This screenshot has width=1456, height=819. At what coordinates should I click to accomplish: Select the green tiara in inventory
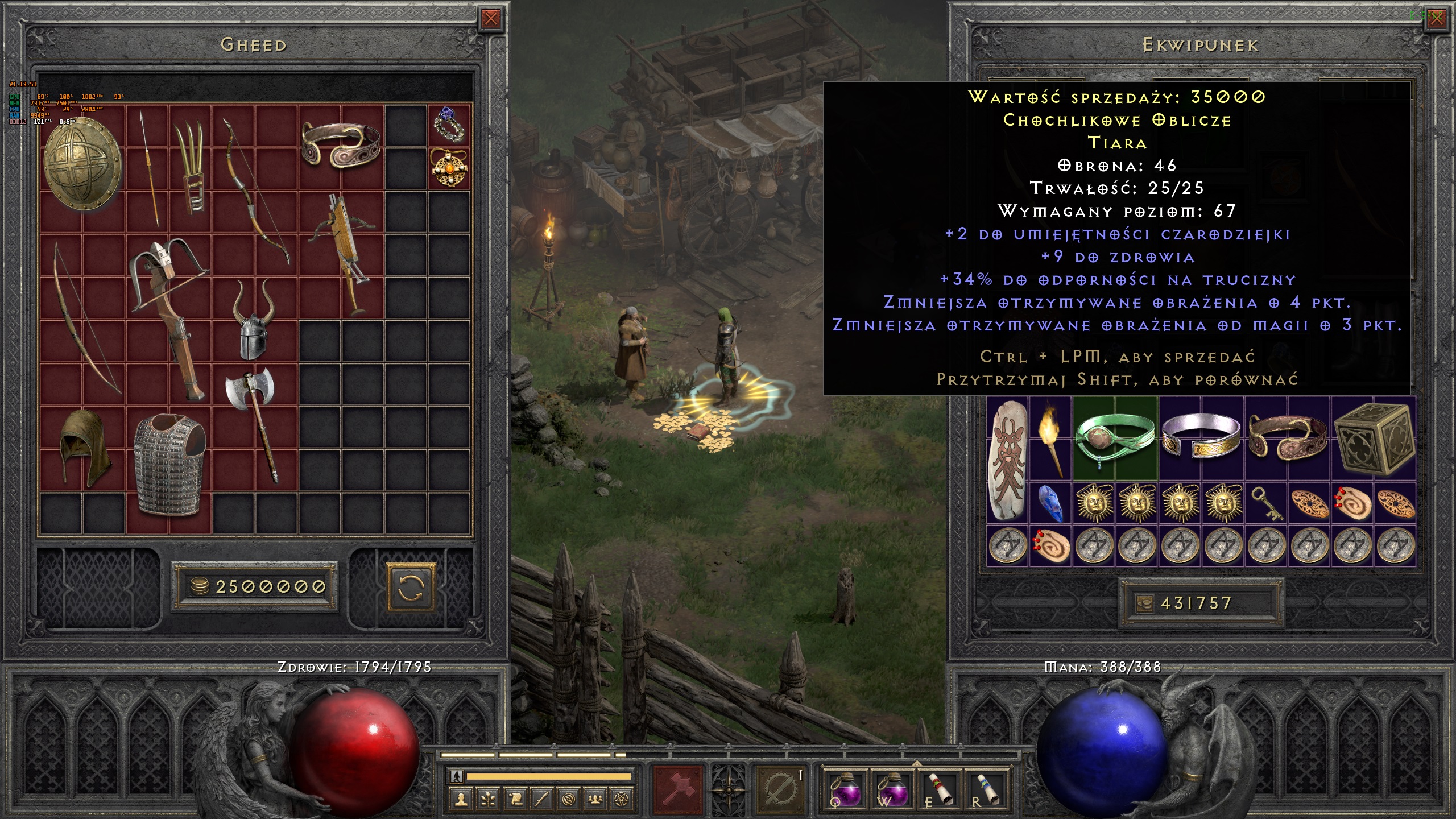(1115, 439)
